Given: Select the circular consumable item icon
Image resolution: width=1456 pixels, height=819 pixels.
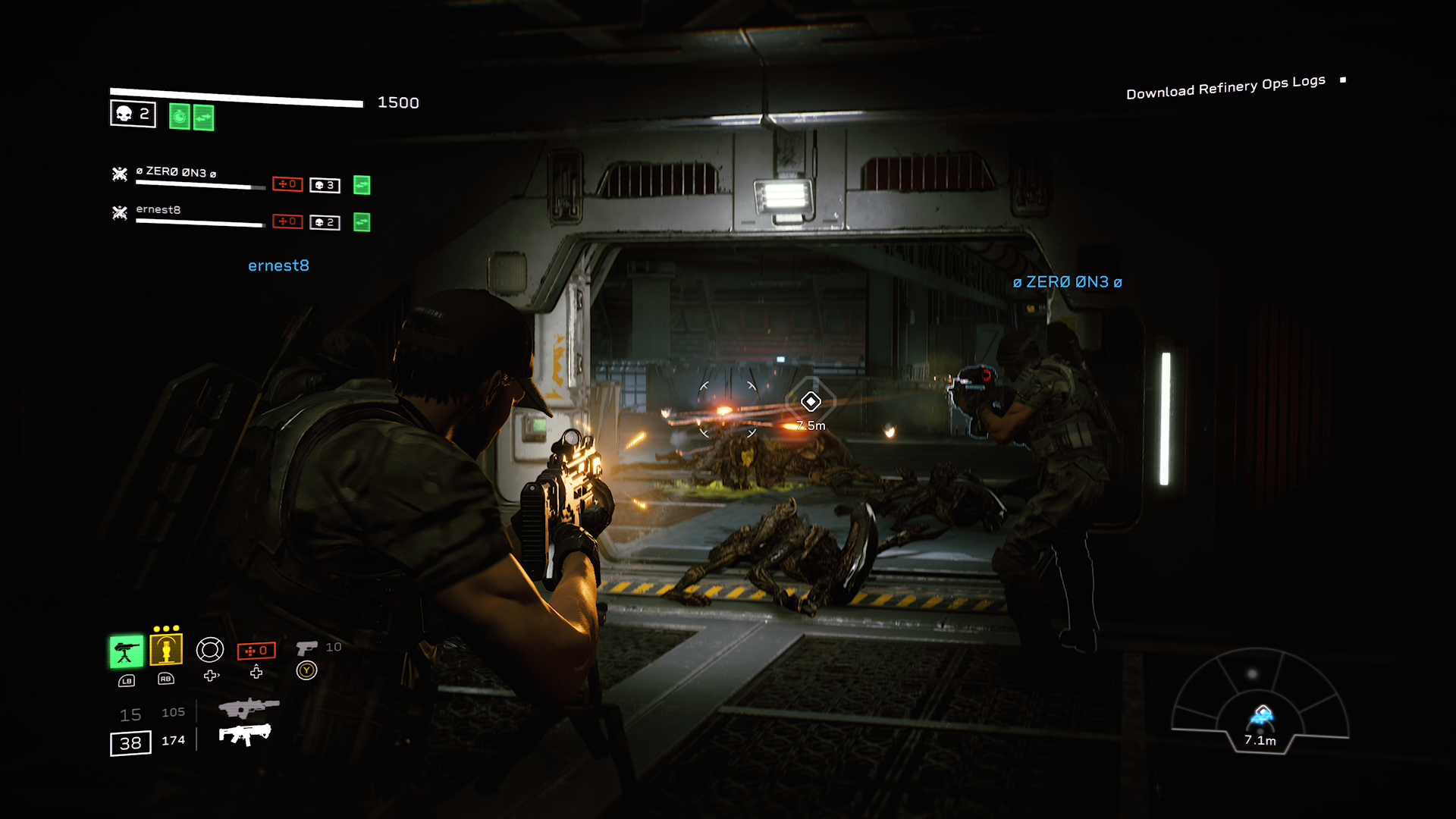Looking at the screenshot, I should pos(210,650).
